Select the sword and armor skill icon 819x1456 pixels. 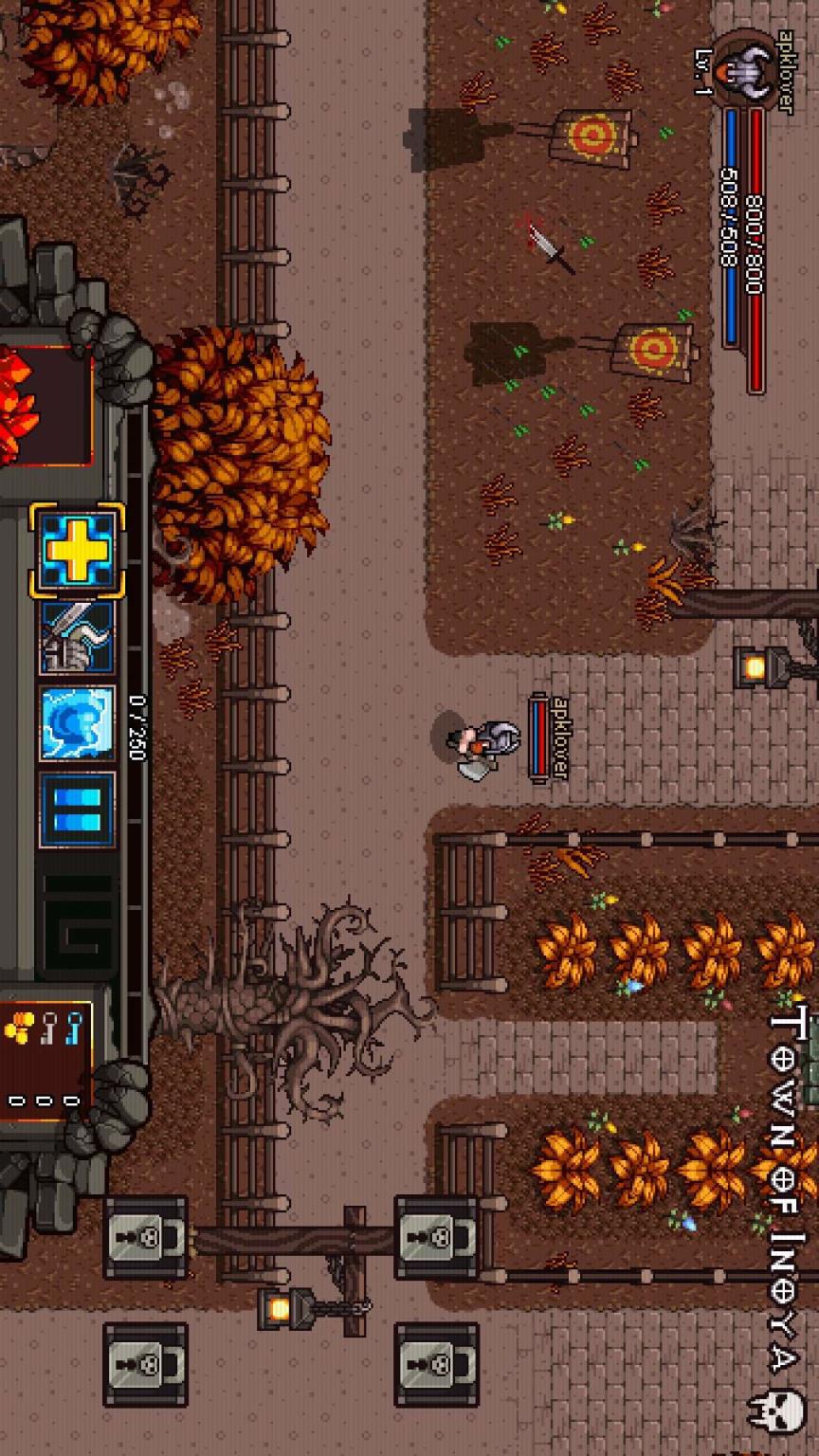pyautogui.click(x=77, y=637)
